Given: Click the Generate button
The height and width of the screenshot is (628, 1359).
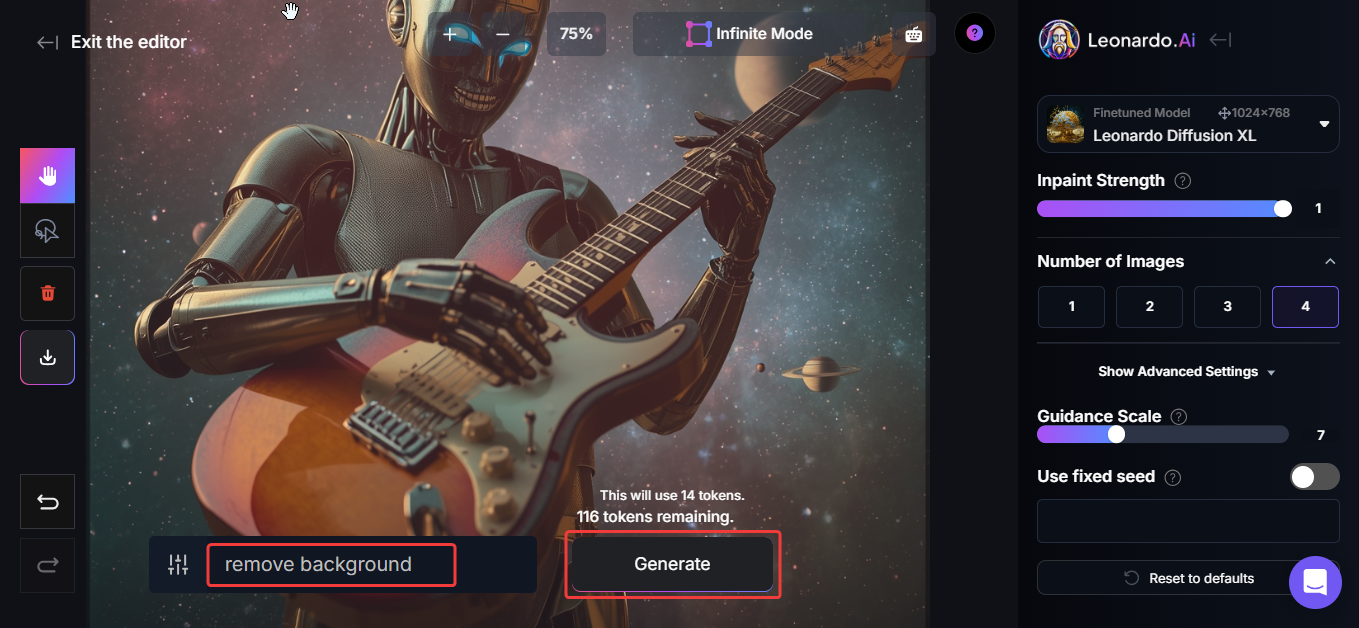Looking at the screenshot, I should coord(672,564).
